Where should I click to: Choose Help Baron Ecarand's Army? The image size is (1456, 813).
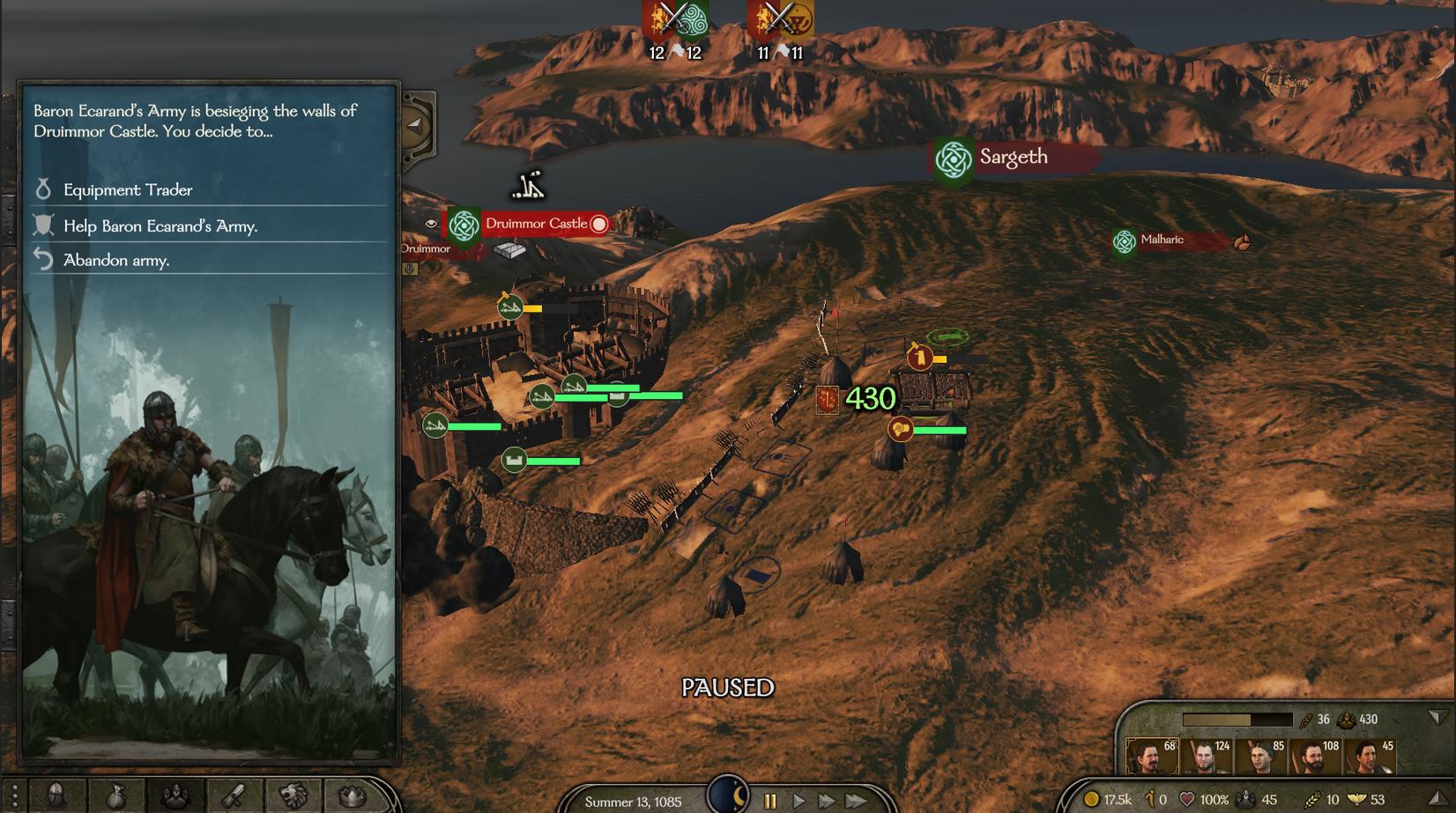click(x=160, y=226)
